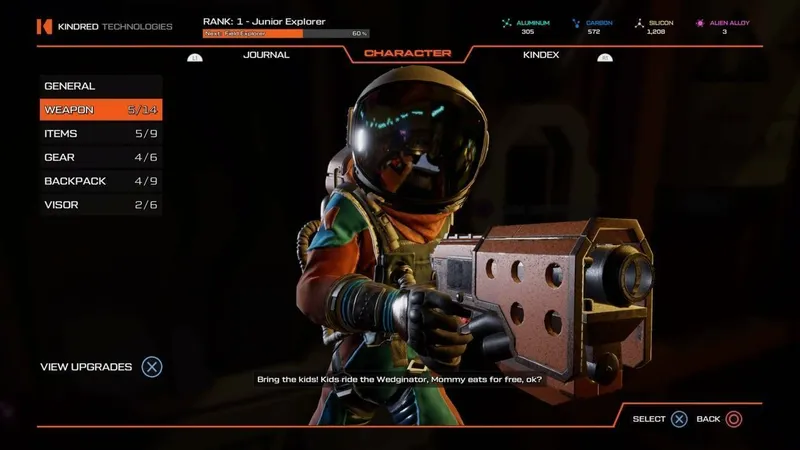Go back using the Back option

click(720, 419)
